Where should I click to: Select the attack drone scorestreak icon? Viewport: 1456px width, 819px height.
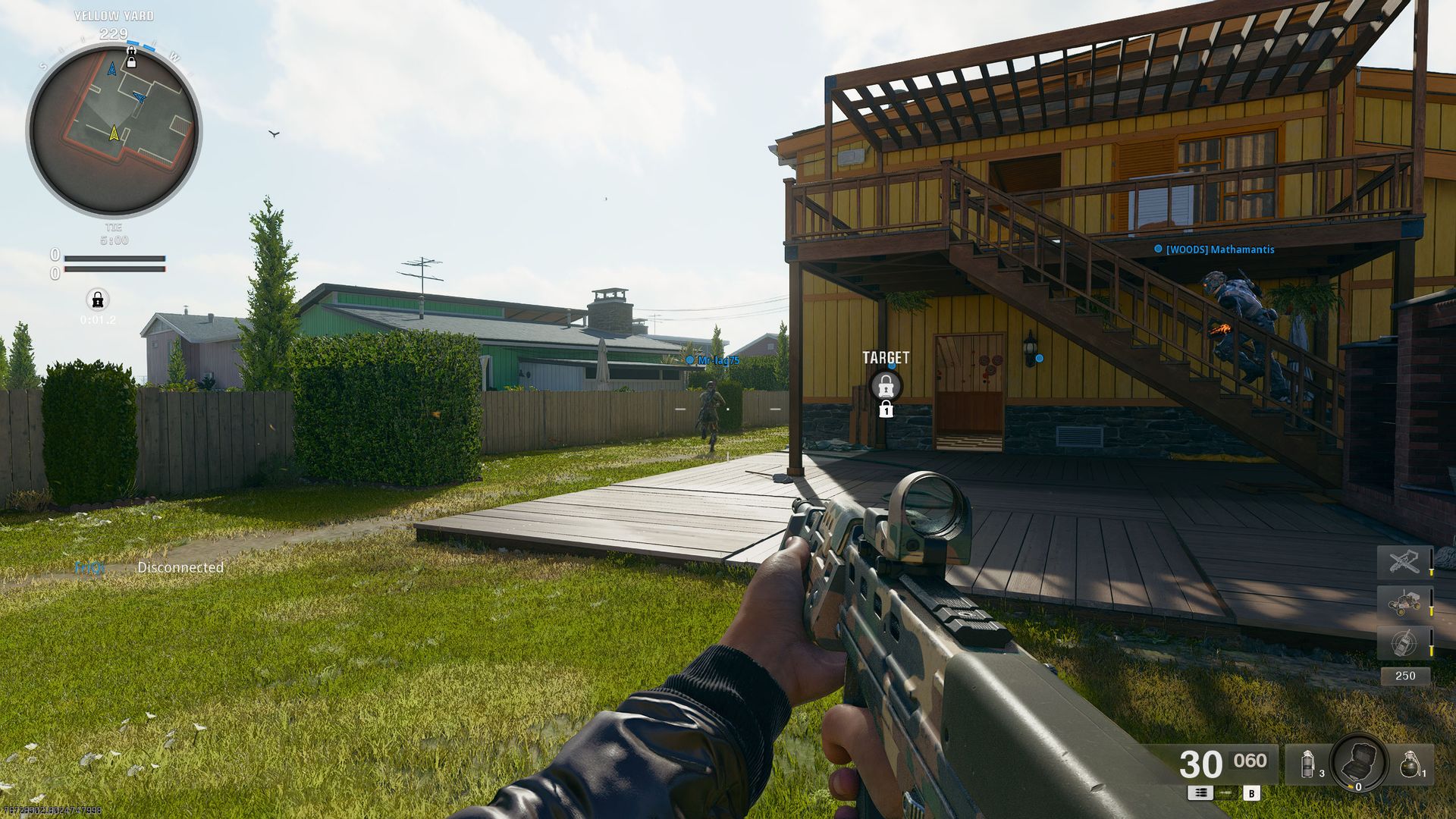1404,561
